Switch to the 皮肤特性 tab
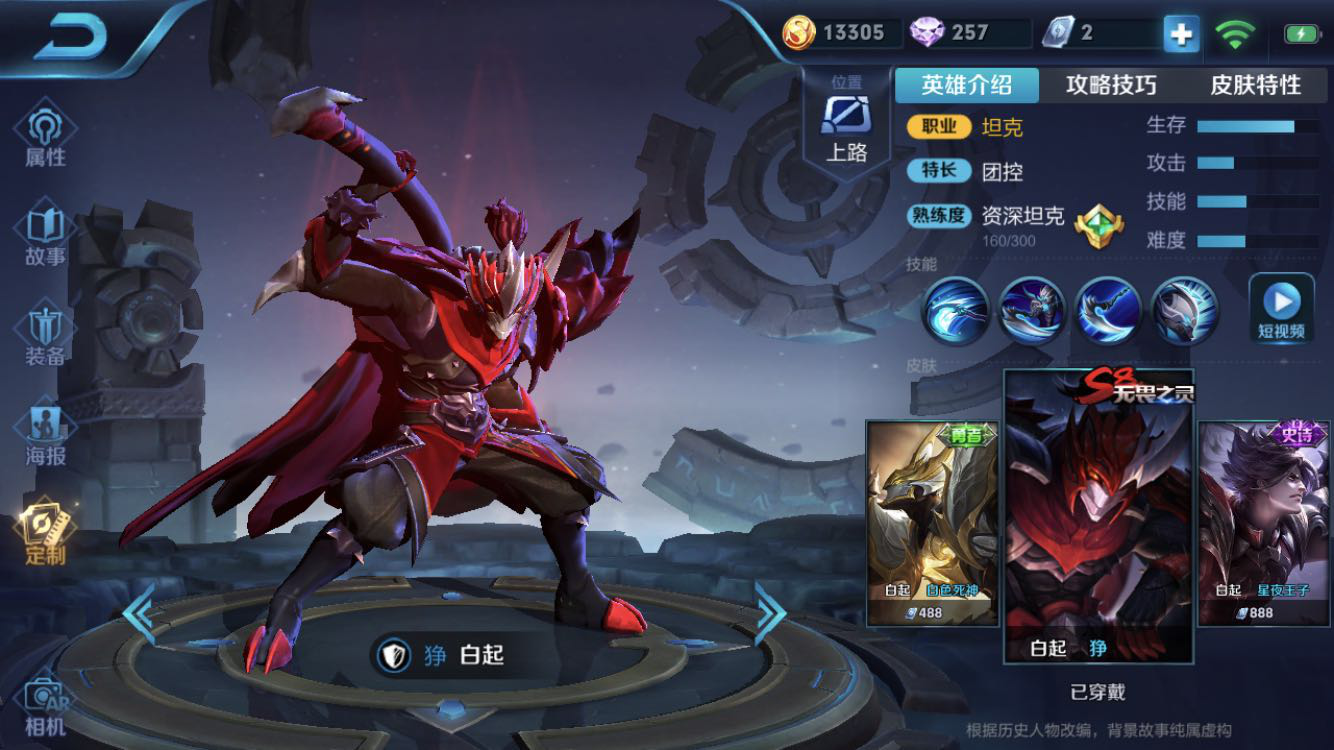Screen dimensions: 1334x750 (x=1255, y=85)
